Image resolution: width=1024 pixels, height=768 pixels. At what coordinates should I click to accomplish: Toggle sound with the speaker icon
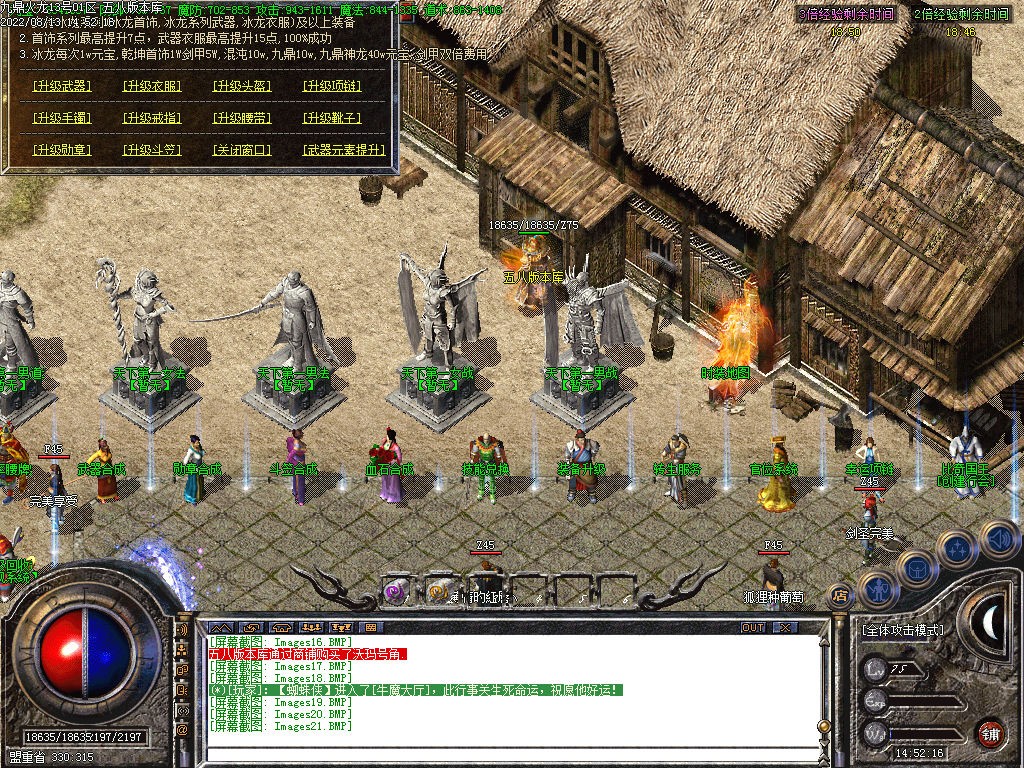tap(998, 540)
